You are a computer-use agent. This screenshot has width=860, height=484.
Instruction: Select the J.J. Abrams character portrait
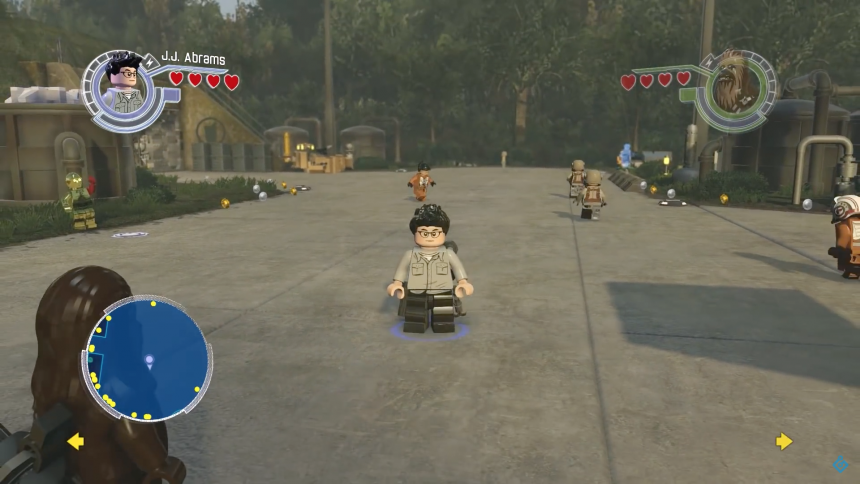click(x=125, y=88)
